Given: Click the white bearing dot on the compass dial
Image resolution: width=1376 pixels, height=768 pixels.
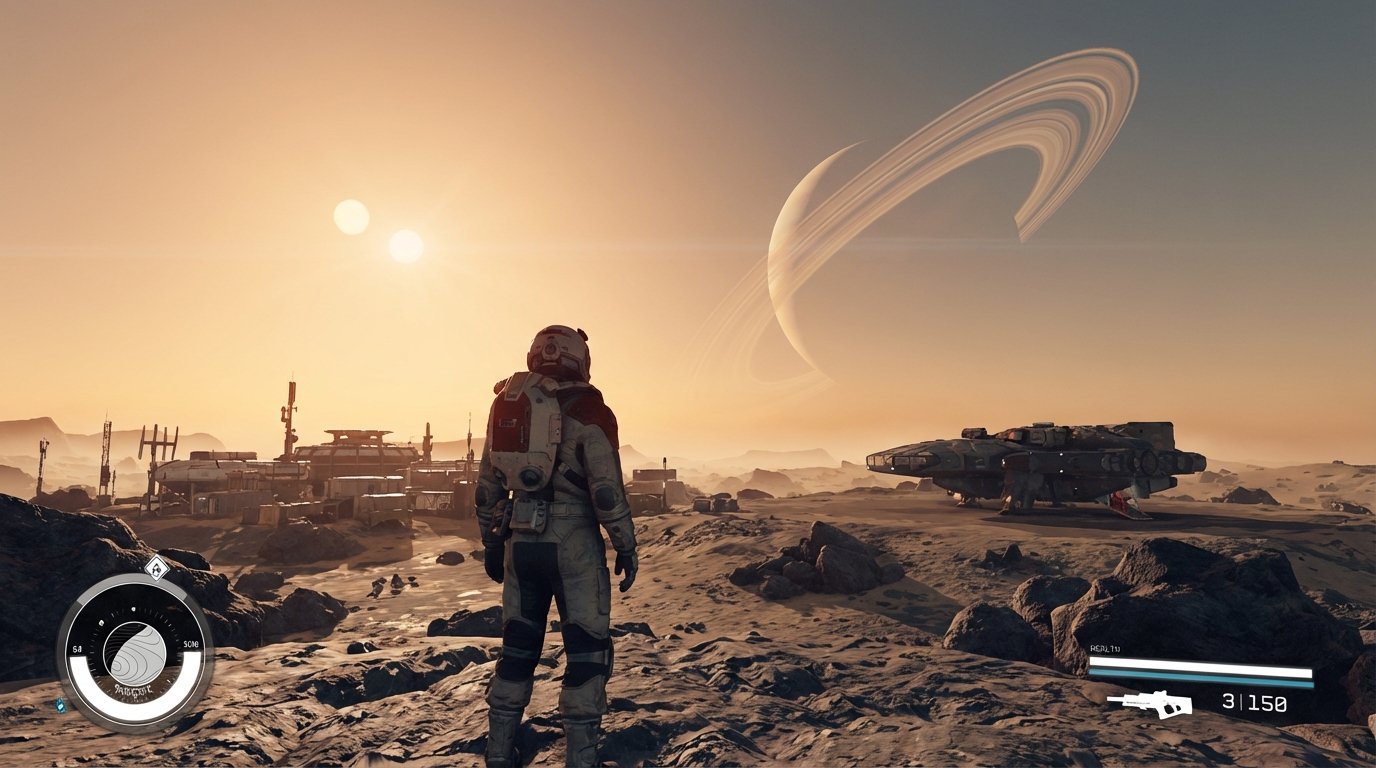Looking at the screenshot, I should point(133,609).
